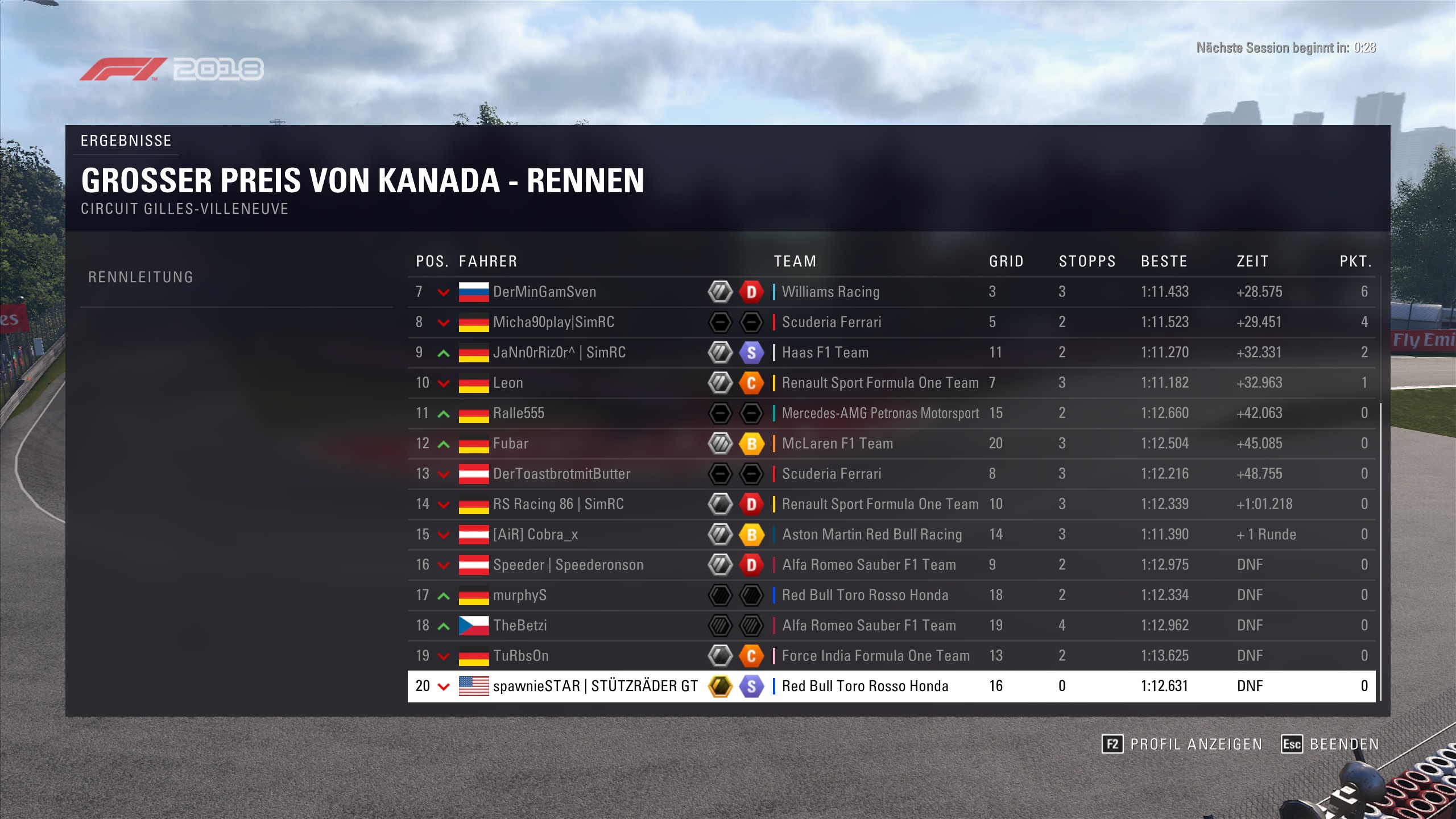Click the results list scrollbar
Viewport: 1456px width, 819px height.
(1380, 552)
